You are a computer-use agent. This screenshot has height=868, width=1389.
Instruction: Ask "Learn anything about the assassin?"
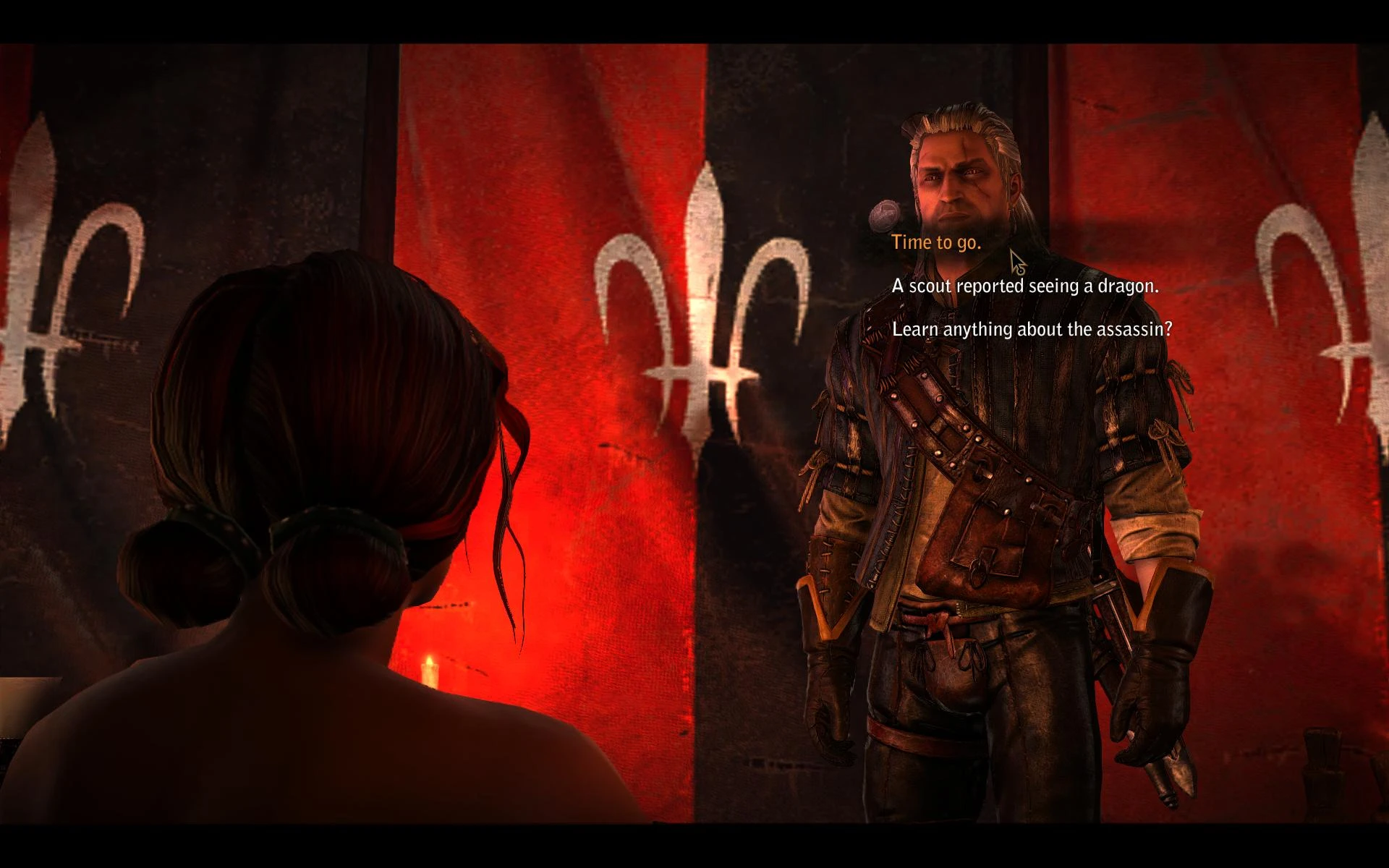1032,330
